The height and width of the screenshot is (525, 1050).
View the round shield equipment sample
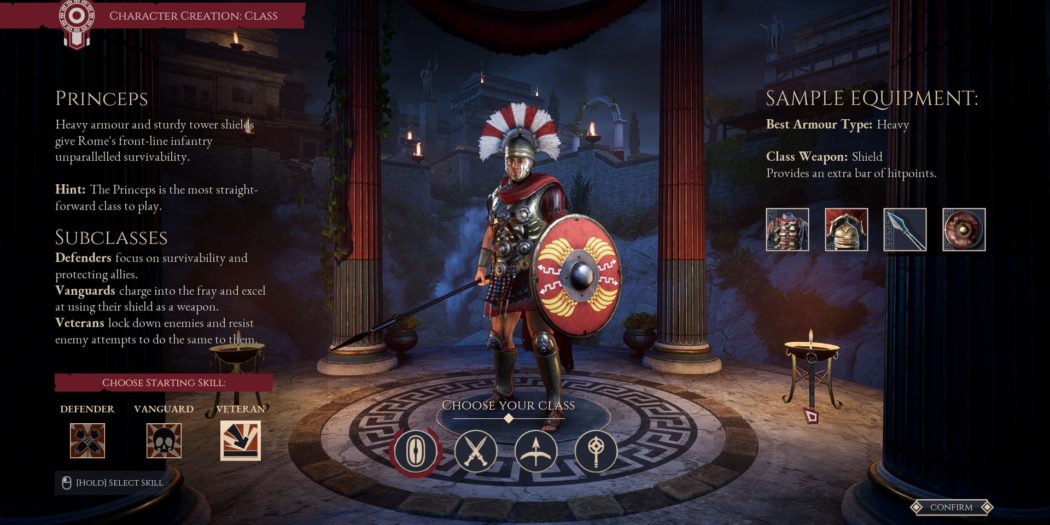tap(964, 229)
